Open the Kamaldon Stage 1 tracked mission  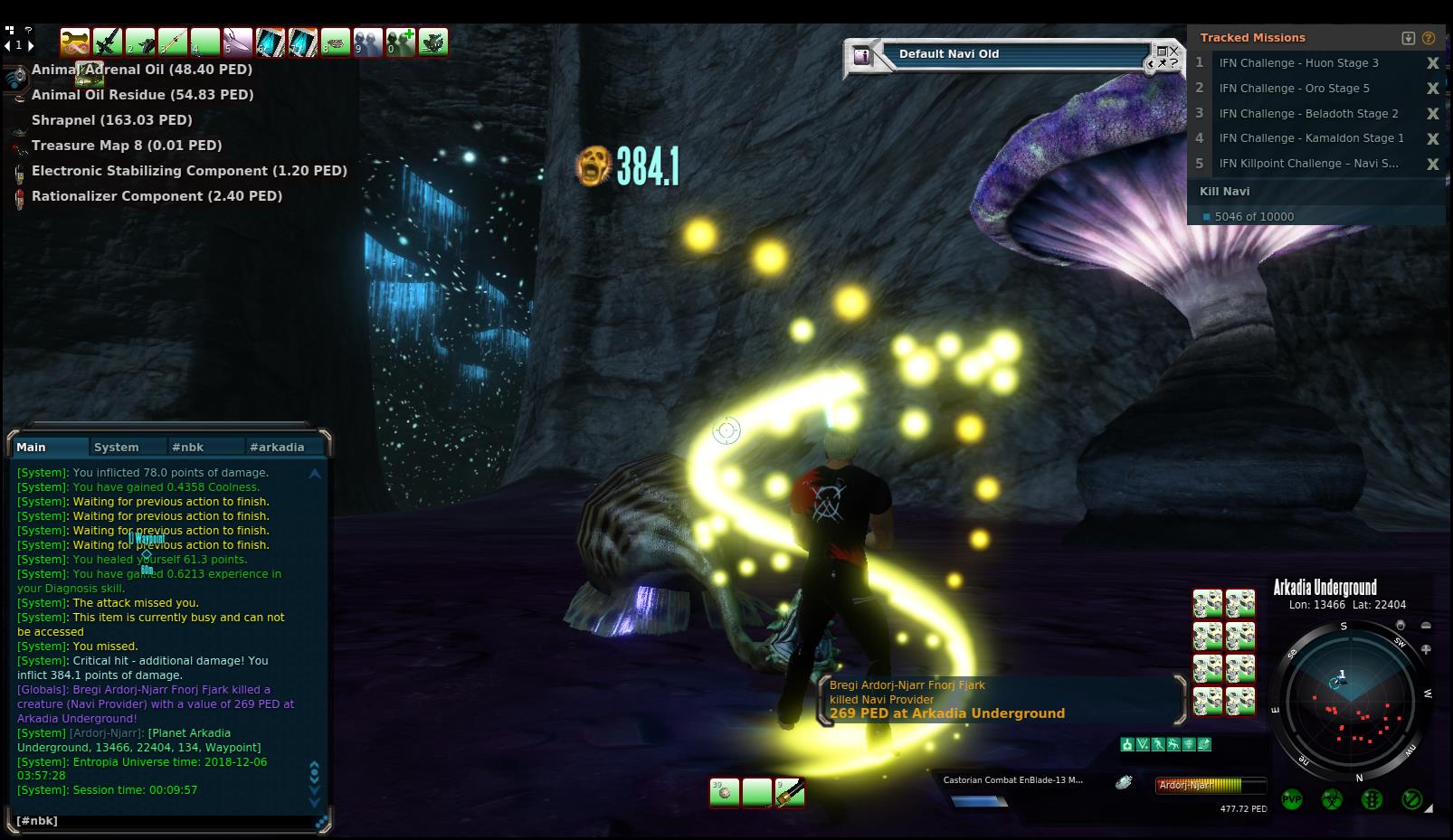[1311, 138]
